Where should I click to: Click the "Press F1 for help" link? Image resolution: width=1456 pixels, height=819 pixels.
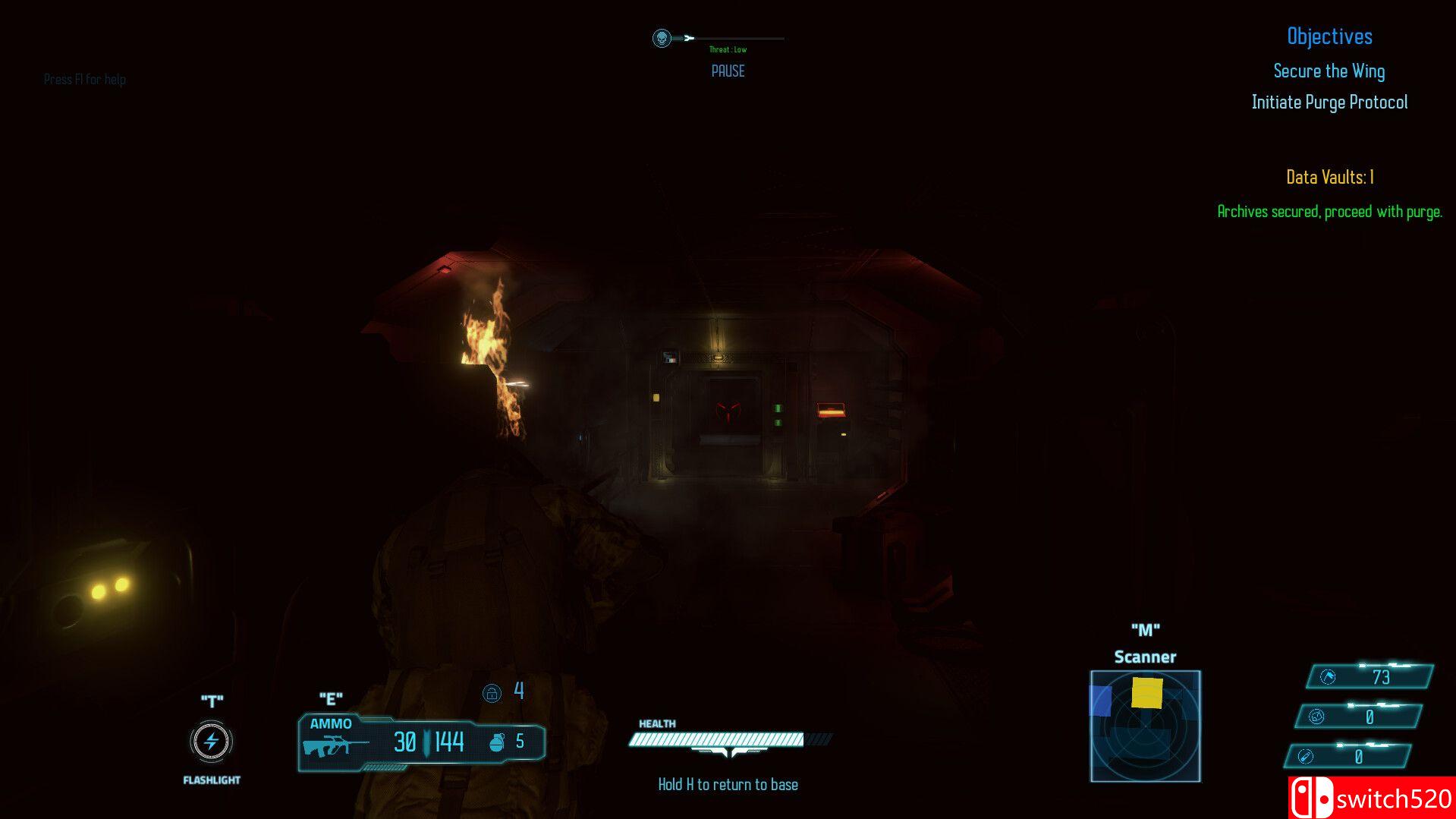point(85,79)
